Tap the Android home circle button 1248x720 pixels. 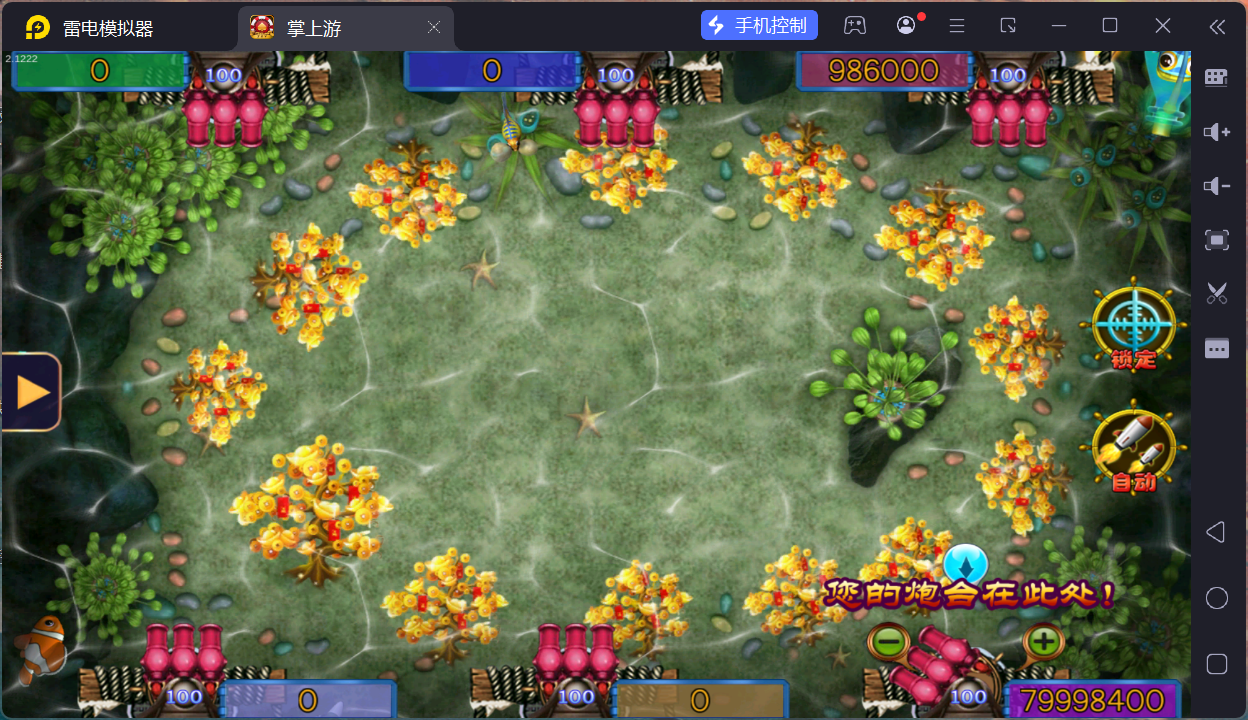1216,598
